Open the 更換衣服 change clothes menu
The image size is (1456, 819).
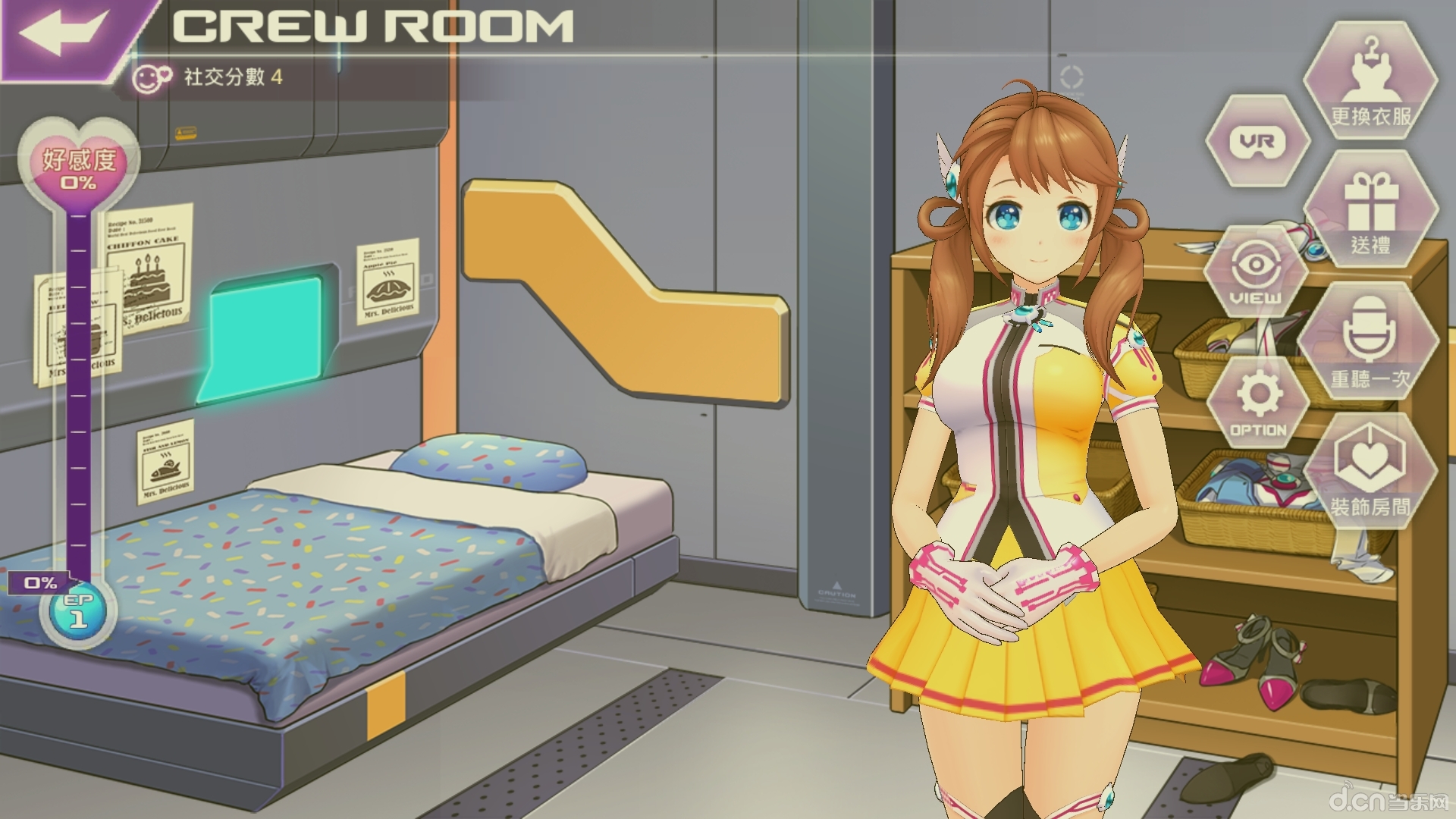click(1370, 82)
